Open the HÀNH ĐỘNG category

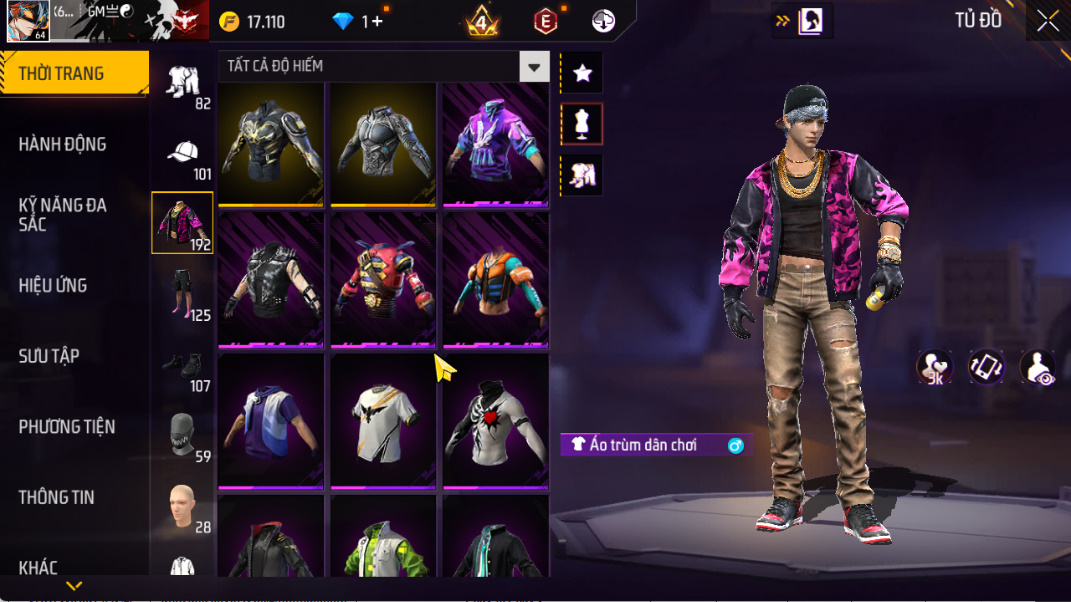[62, 144]
